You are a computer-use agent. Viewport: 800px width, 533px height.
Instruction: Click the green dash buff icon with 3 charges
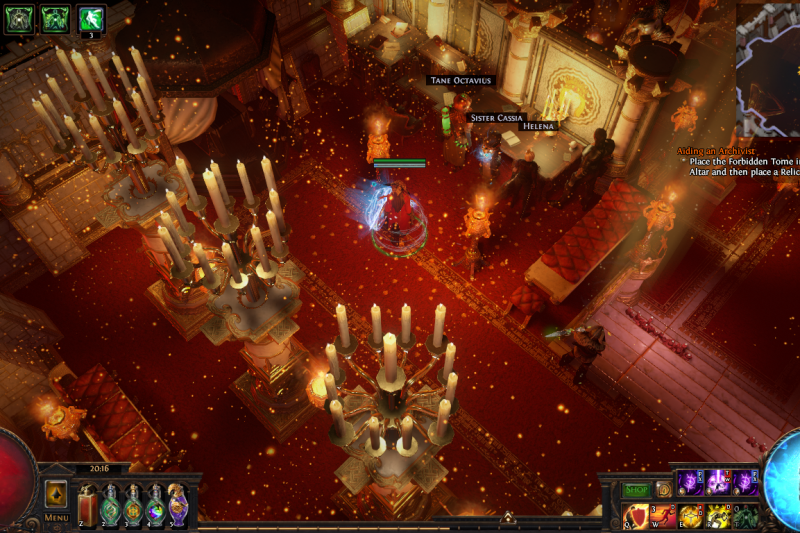(x=92, y=19)
